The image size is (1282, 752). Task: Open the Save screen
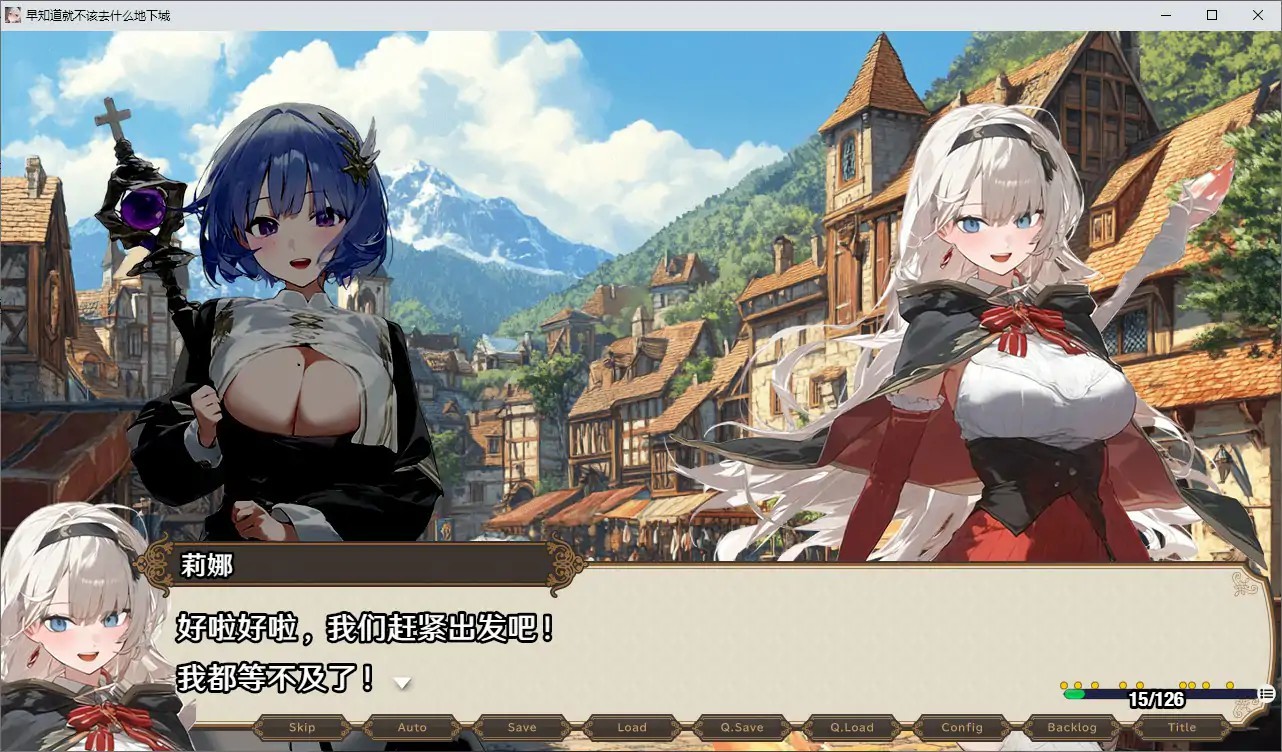tap(521, 727)
